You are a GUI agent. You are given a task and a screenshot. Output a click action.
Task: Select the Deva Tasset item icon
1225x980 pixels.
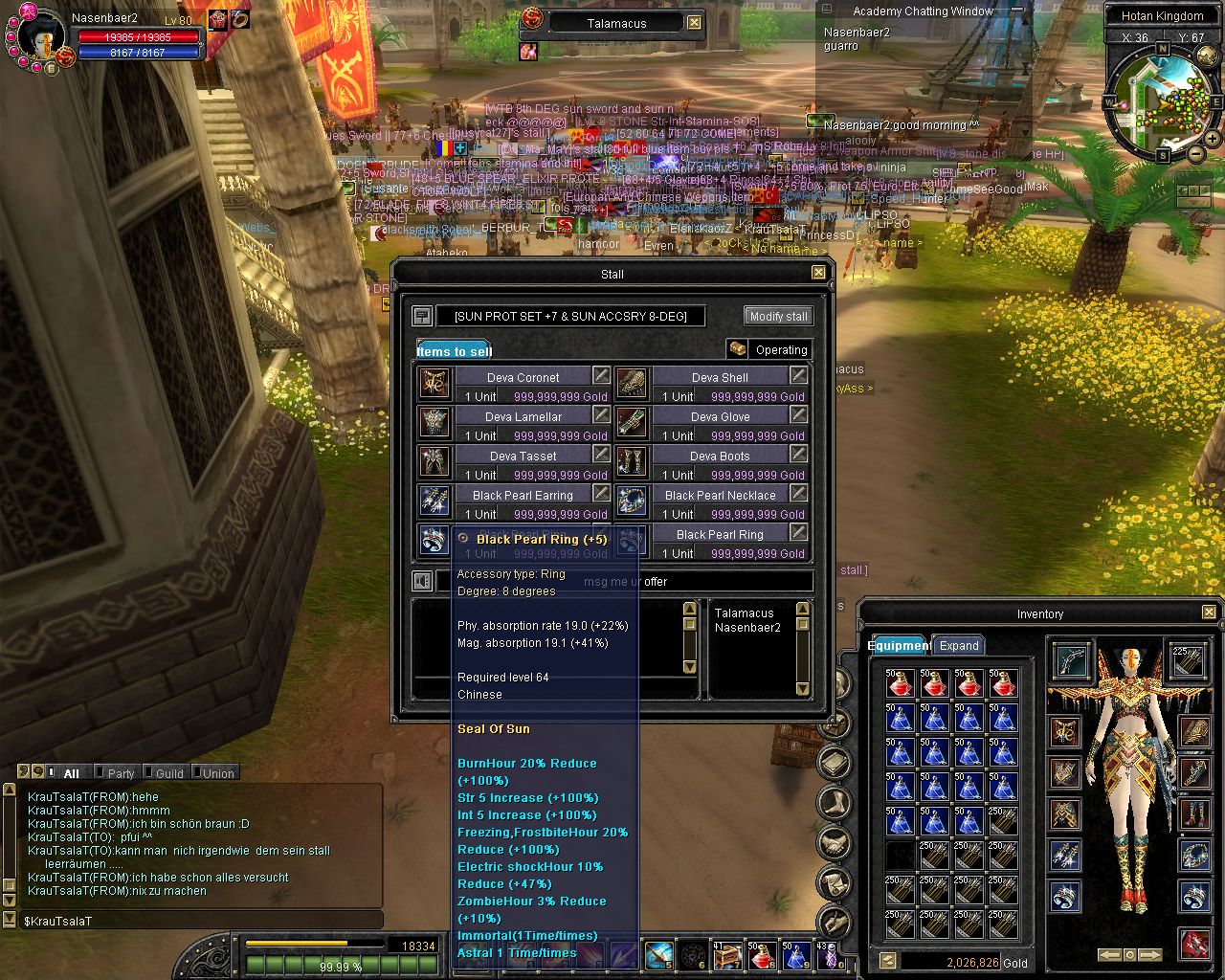435,460
